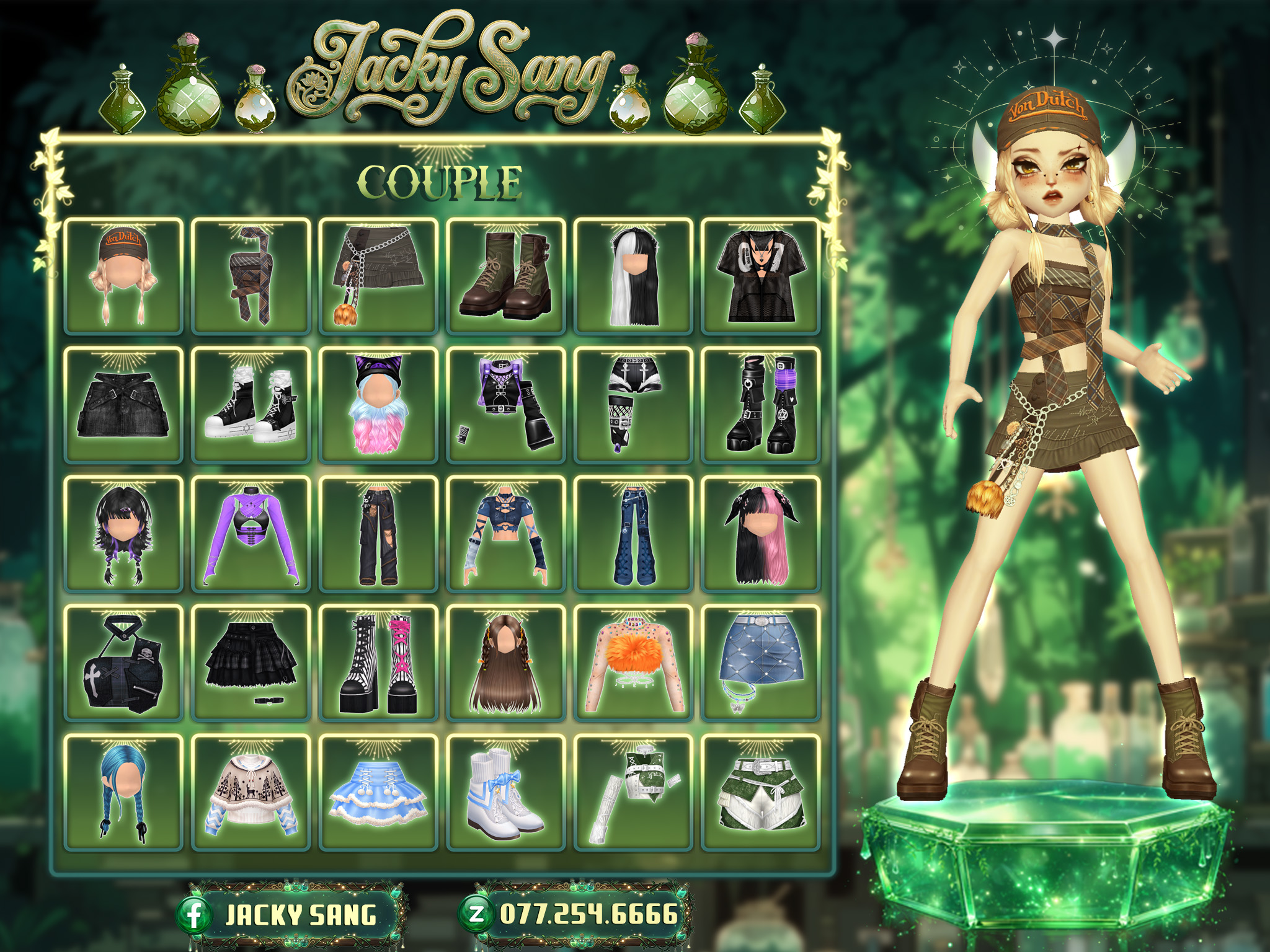The height and width of the screenshot is (952, 1270).
Task: Pick the black denim mini skirt slot
Action: click(123, 405)
